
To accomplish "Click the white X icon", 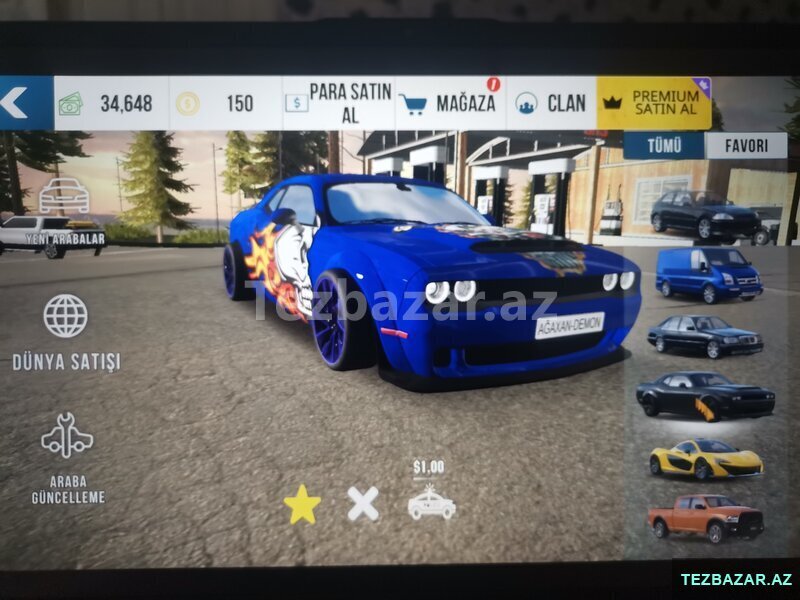I will 363,503.
